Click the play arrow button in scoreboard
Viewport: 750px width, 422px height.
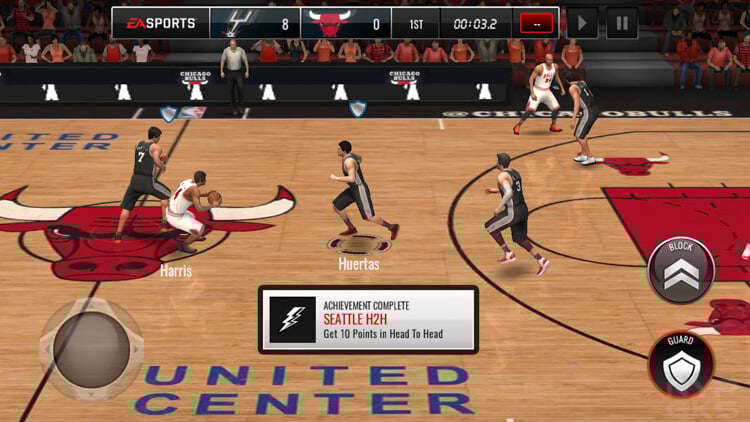click(x=582, y=22)
